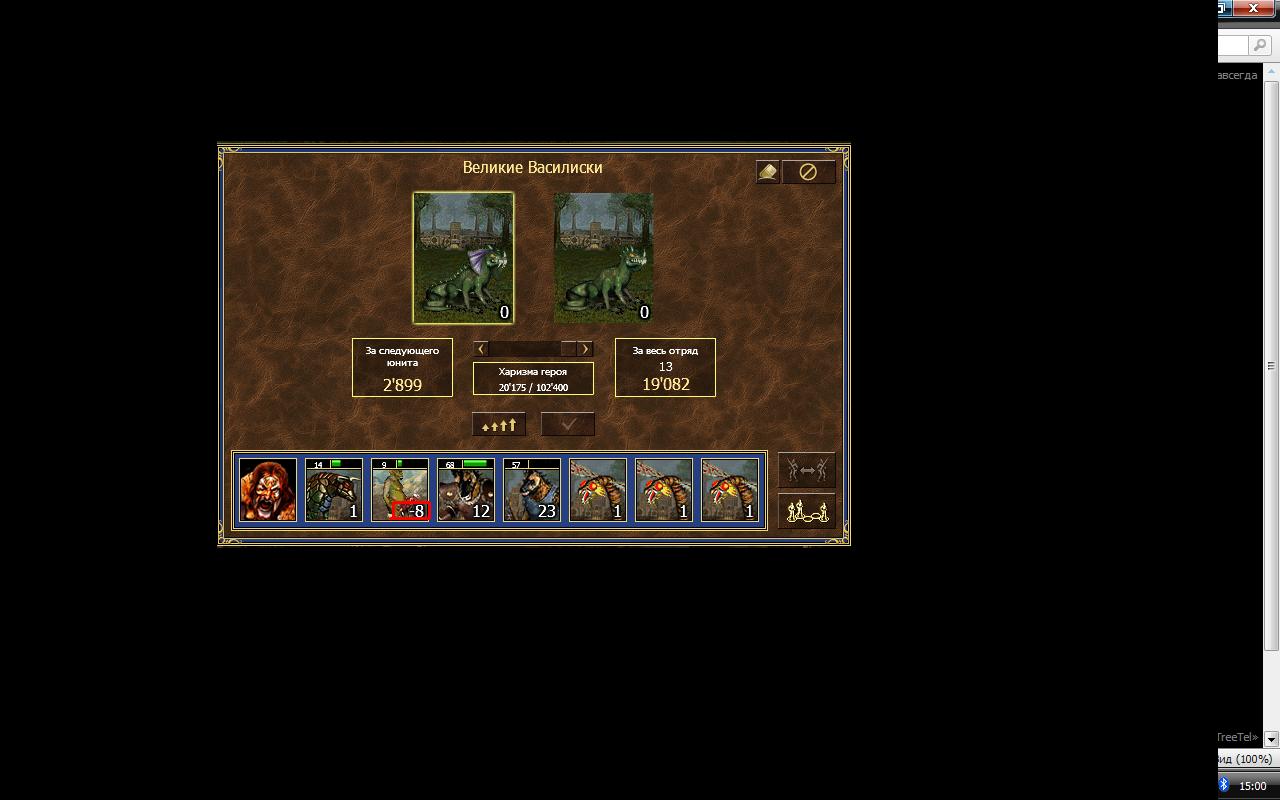The width and height of the screenshot is (1280, 800).
Task: Click the split stack candles button
Action: tap(807, 511)
